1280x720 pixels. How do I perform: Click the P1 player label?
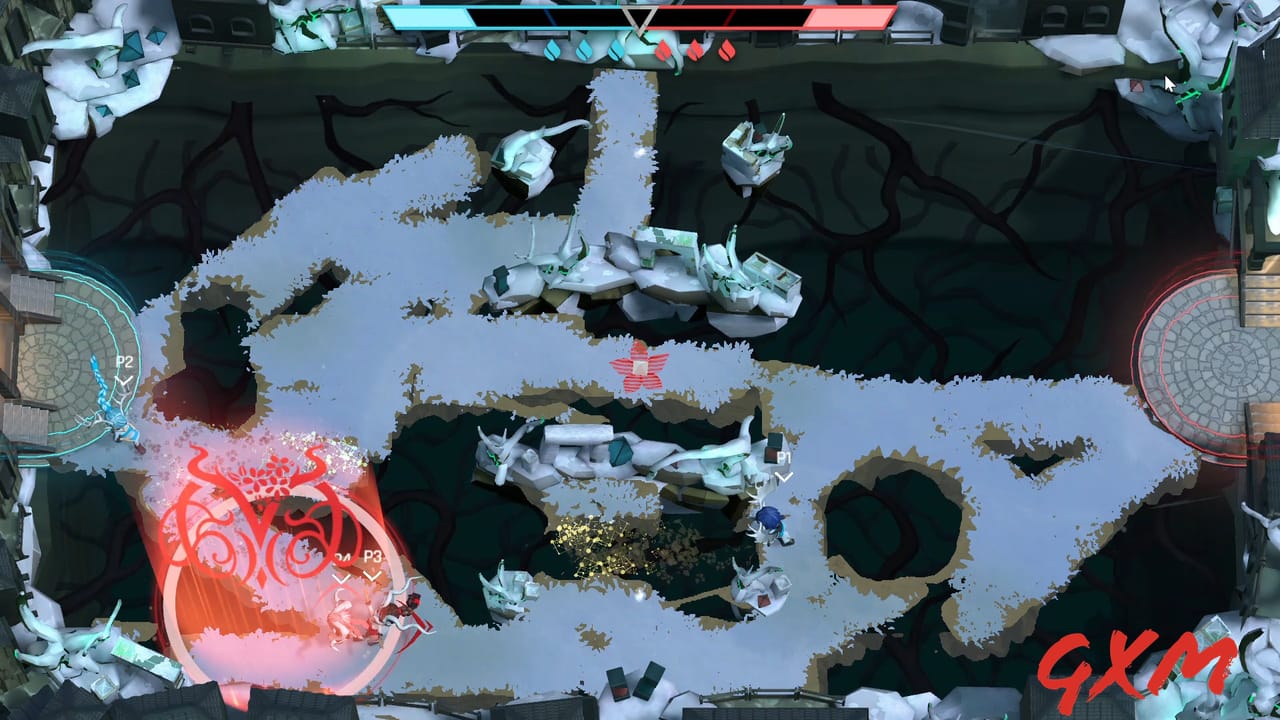point(782,456)
